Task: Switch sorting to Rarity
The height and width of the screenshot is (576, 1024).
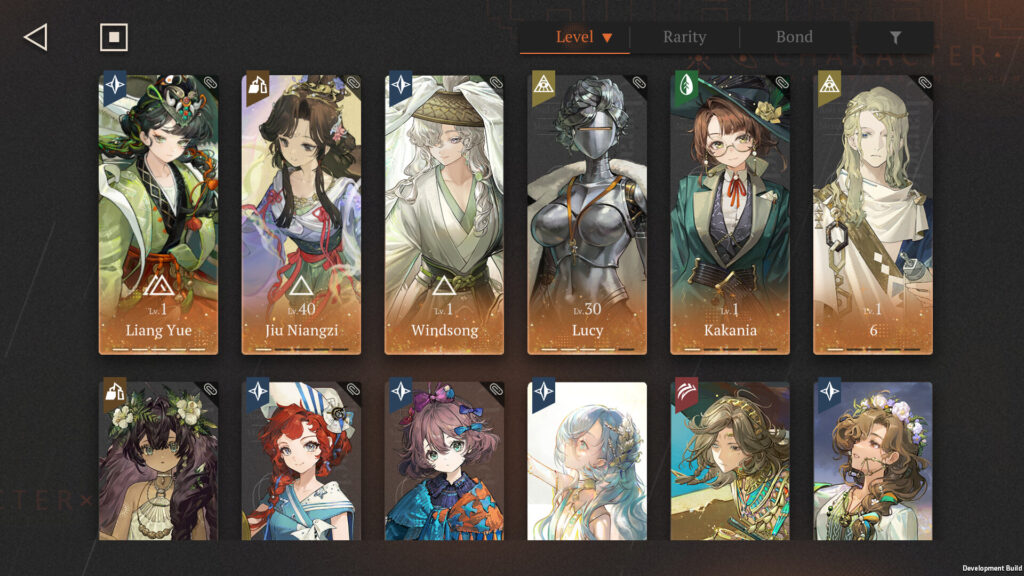Action: coord(684,38)
